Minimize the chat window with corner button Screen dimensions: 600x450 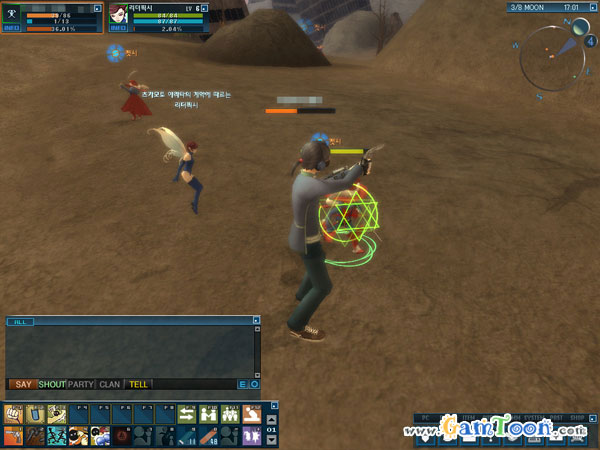click(256, 321)
